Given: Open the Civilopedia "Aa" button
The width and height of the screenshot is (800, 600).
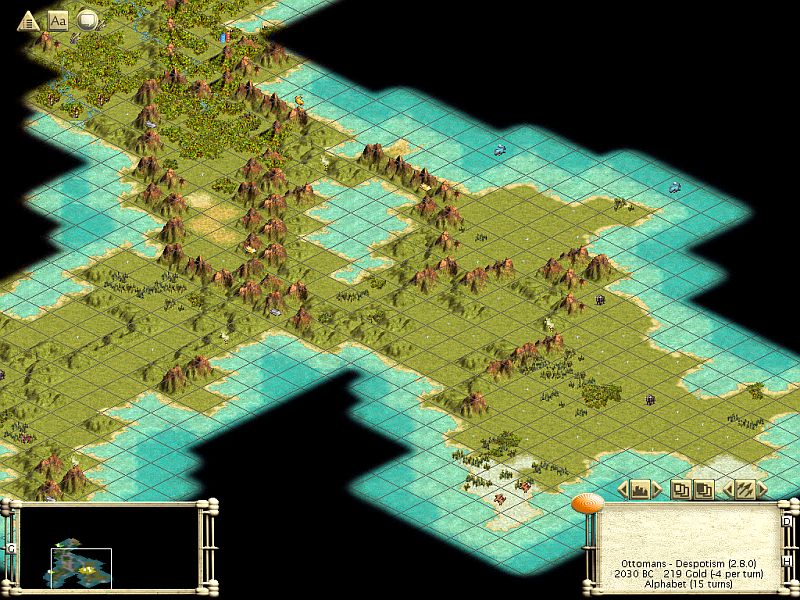Looking at the screenshot, I should coord(58,19).
